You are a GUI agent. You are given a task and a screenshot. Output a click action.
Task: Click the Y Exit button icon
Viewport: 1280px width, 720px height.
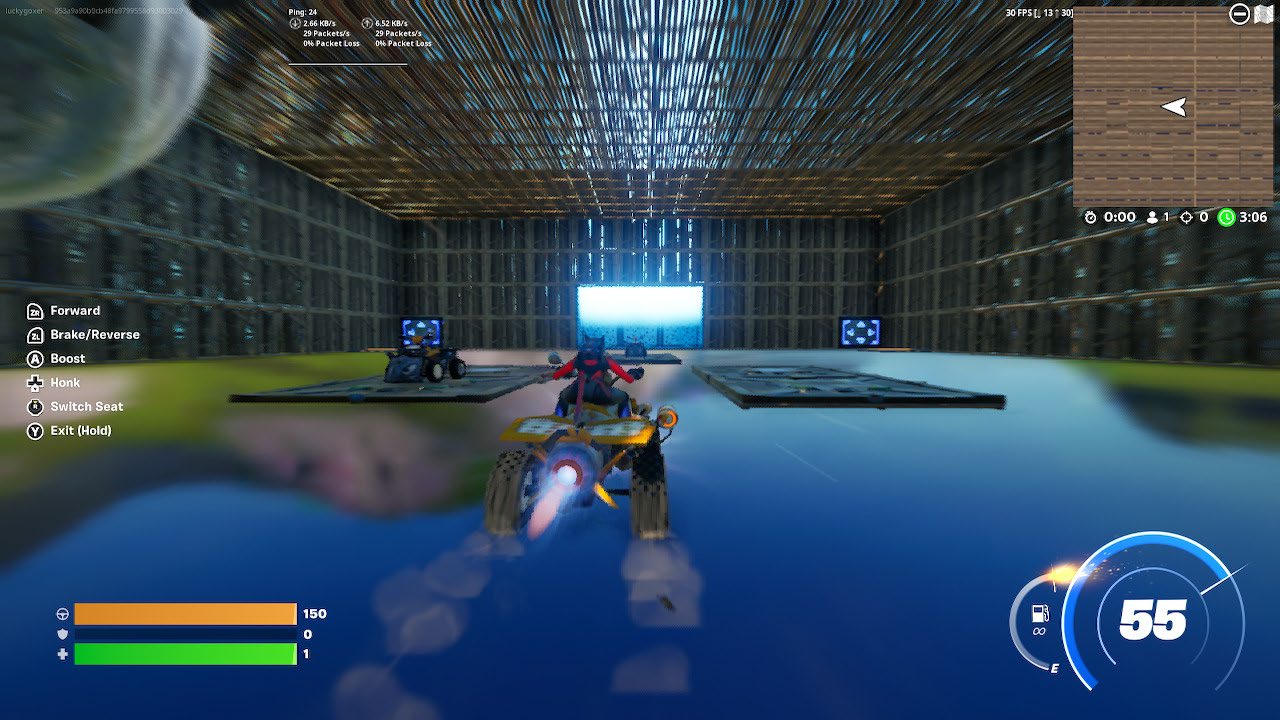(34, 430)
